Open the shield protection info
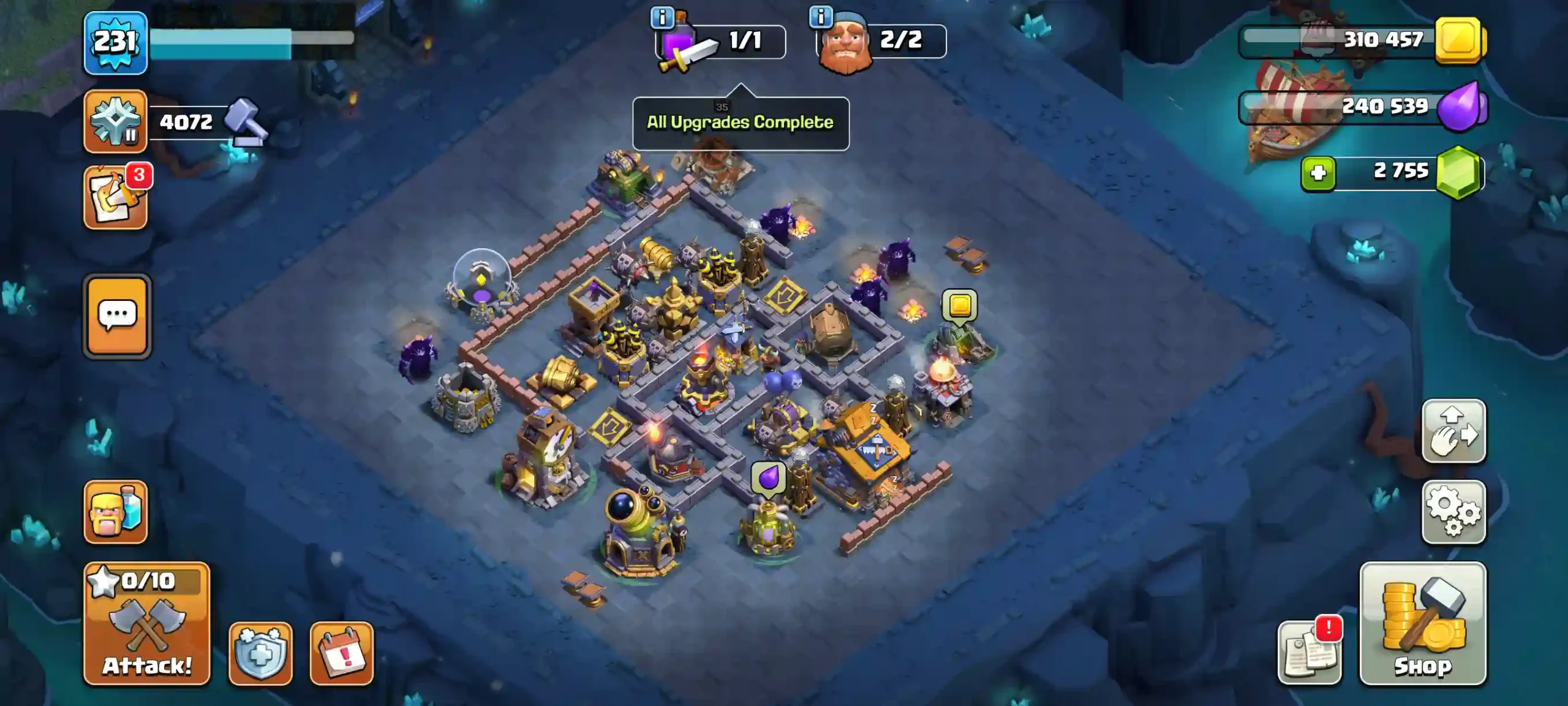 click(x=260, y=653)
